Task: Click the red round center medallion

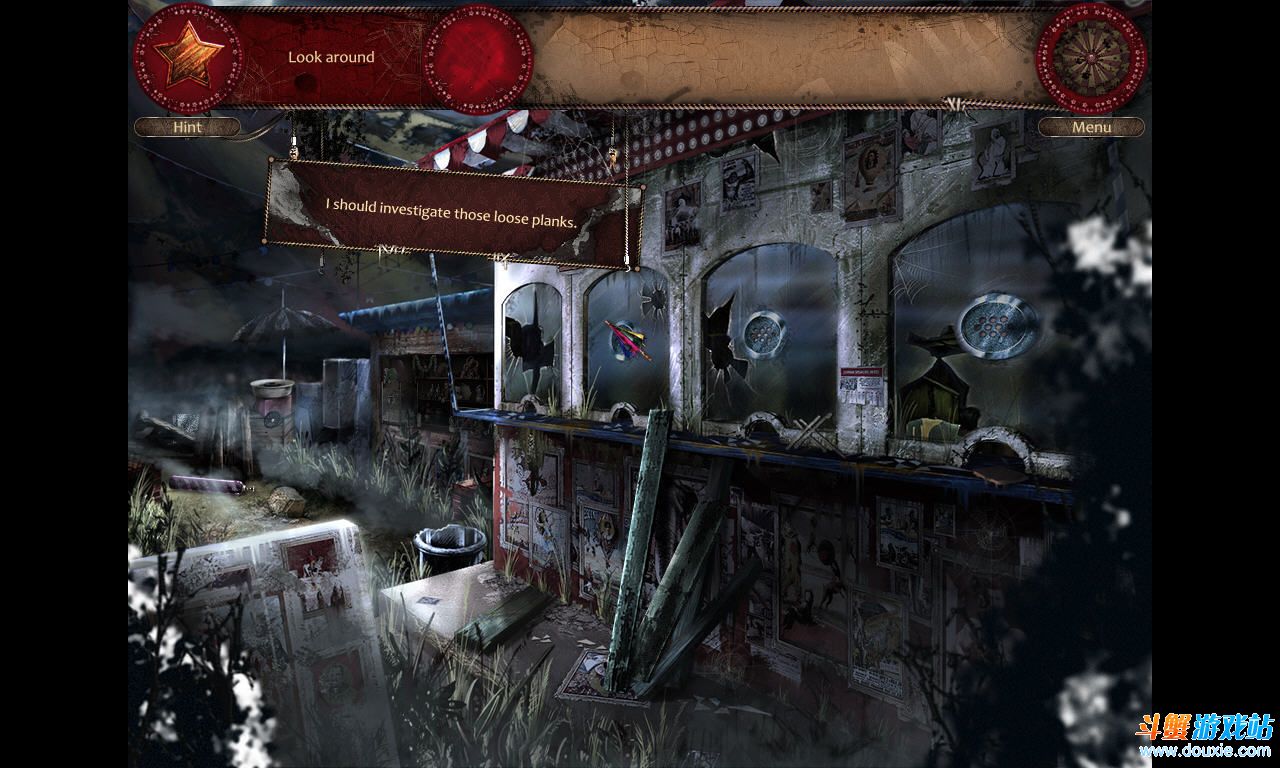Action: point(478,58)
